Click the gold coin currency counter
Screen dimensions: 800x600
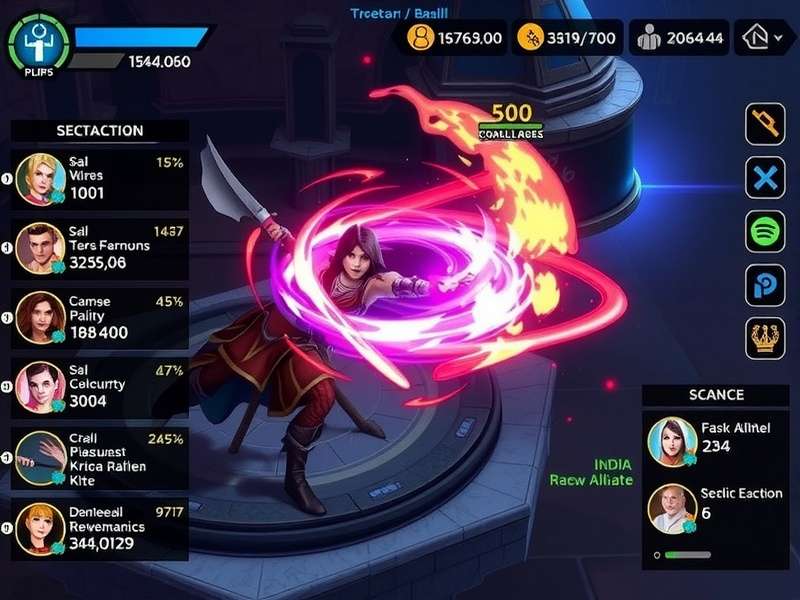click(455, 39)
